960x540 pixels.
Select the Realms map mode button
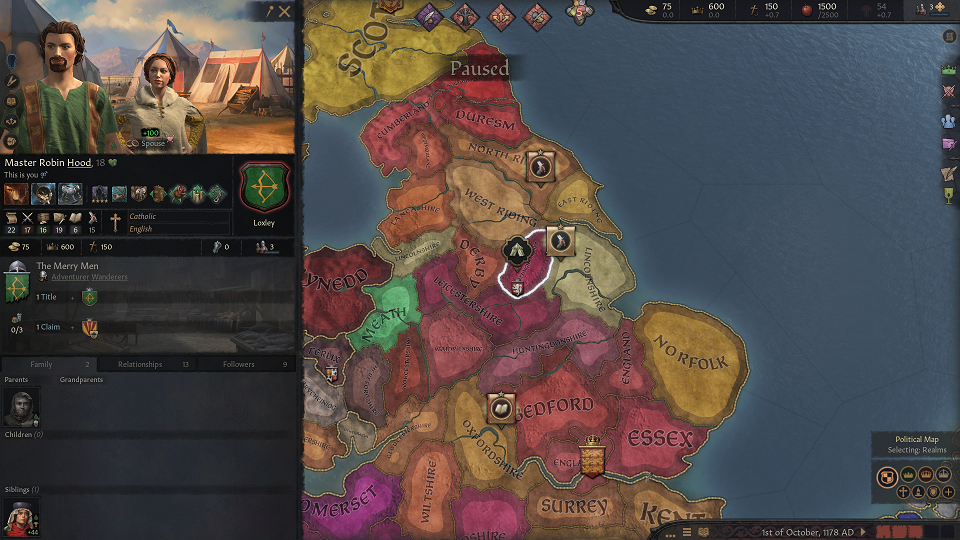tap(886, 476)
